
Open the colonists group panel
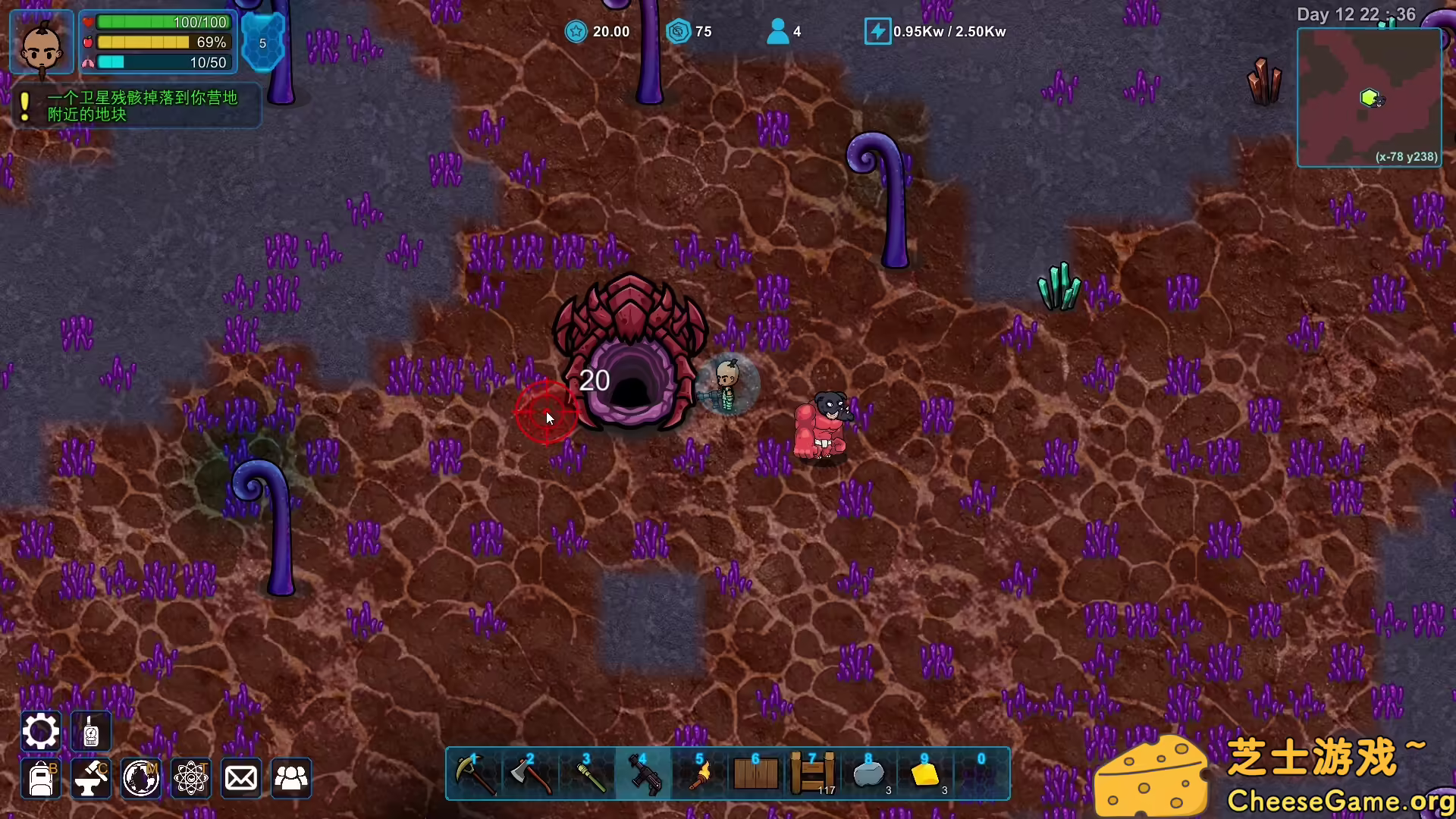coord(291,778)
